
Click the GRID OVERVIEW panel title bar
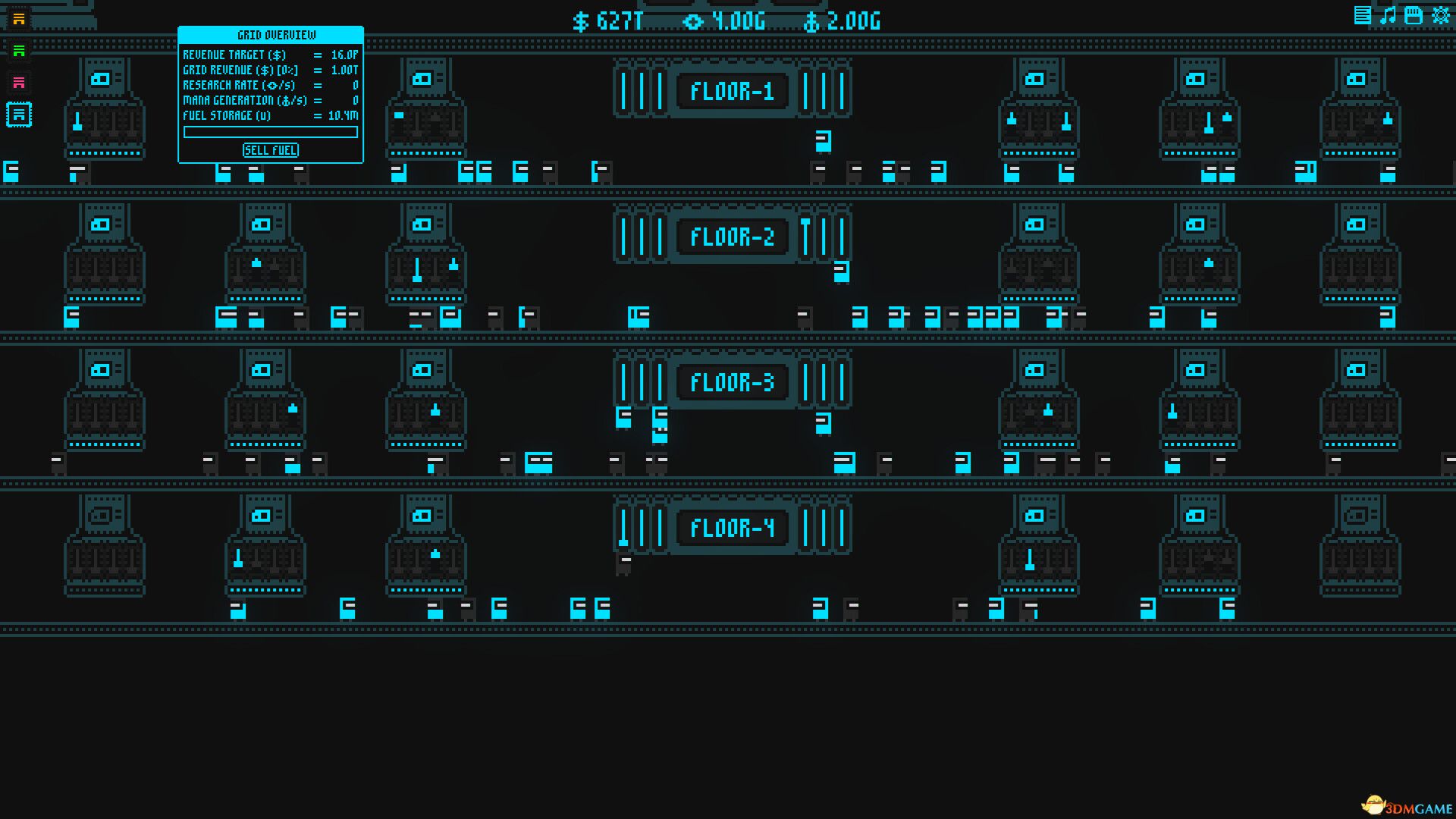[270, 34]
